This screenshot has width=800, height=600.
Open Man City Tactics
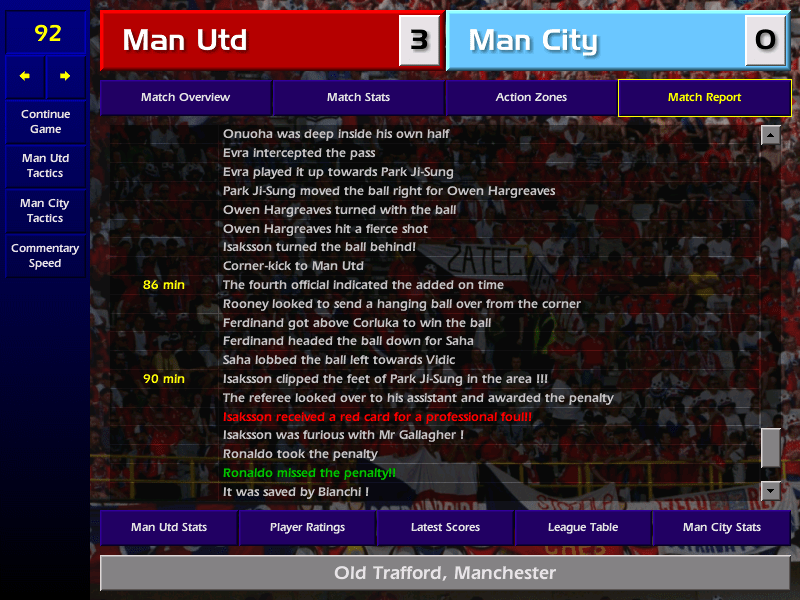click(x=45, y=210)
